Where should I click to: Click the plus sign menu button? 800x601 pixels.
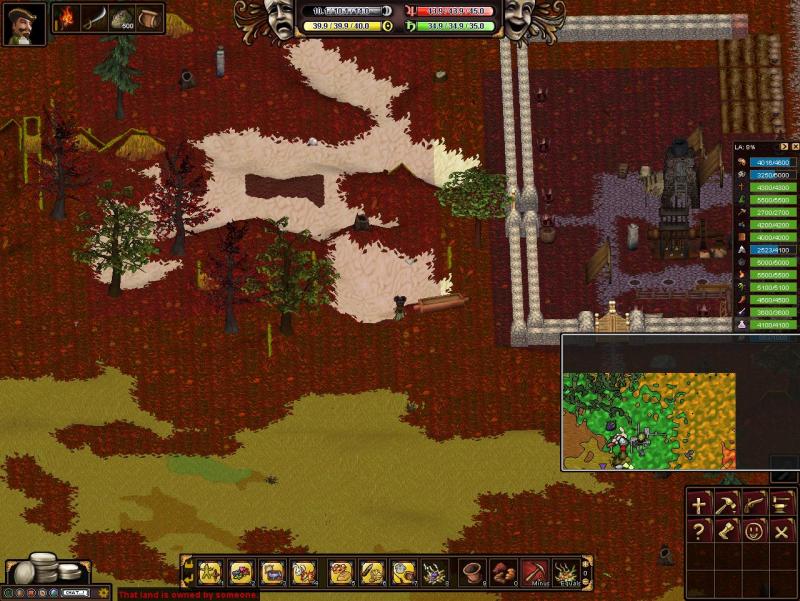(698, 505)
